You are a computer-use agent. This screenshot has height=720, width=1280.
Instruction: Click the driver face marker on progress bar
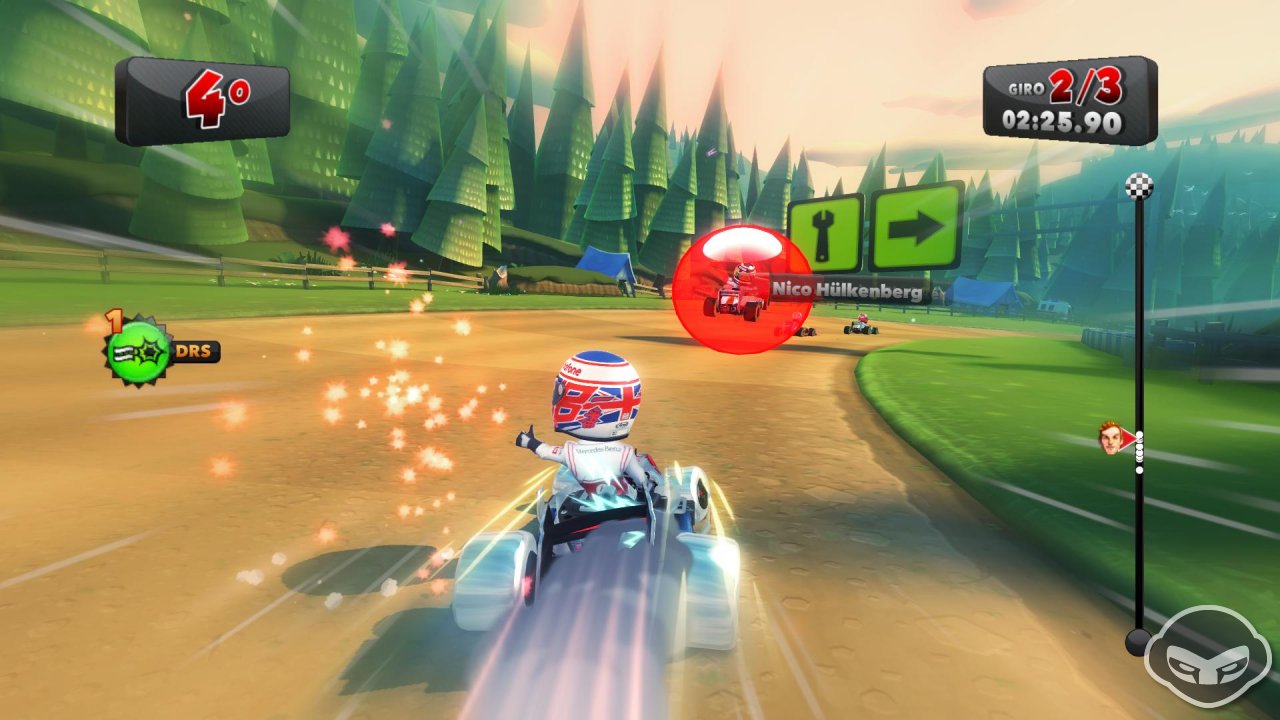coord(1112,437)
